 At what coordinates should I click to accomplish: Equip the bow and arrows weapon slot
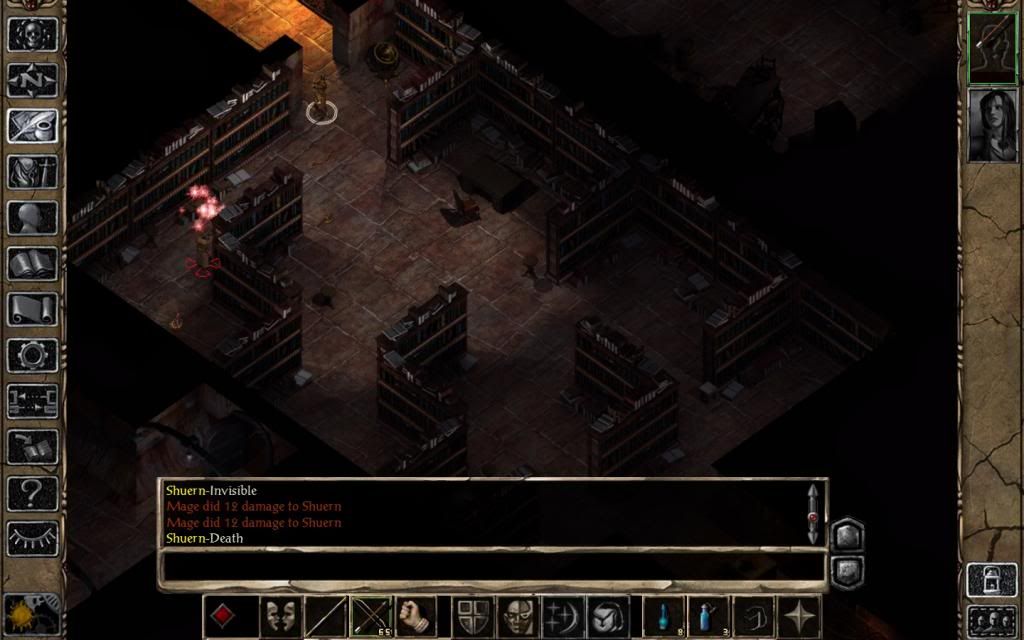click(371, 616)
